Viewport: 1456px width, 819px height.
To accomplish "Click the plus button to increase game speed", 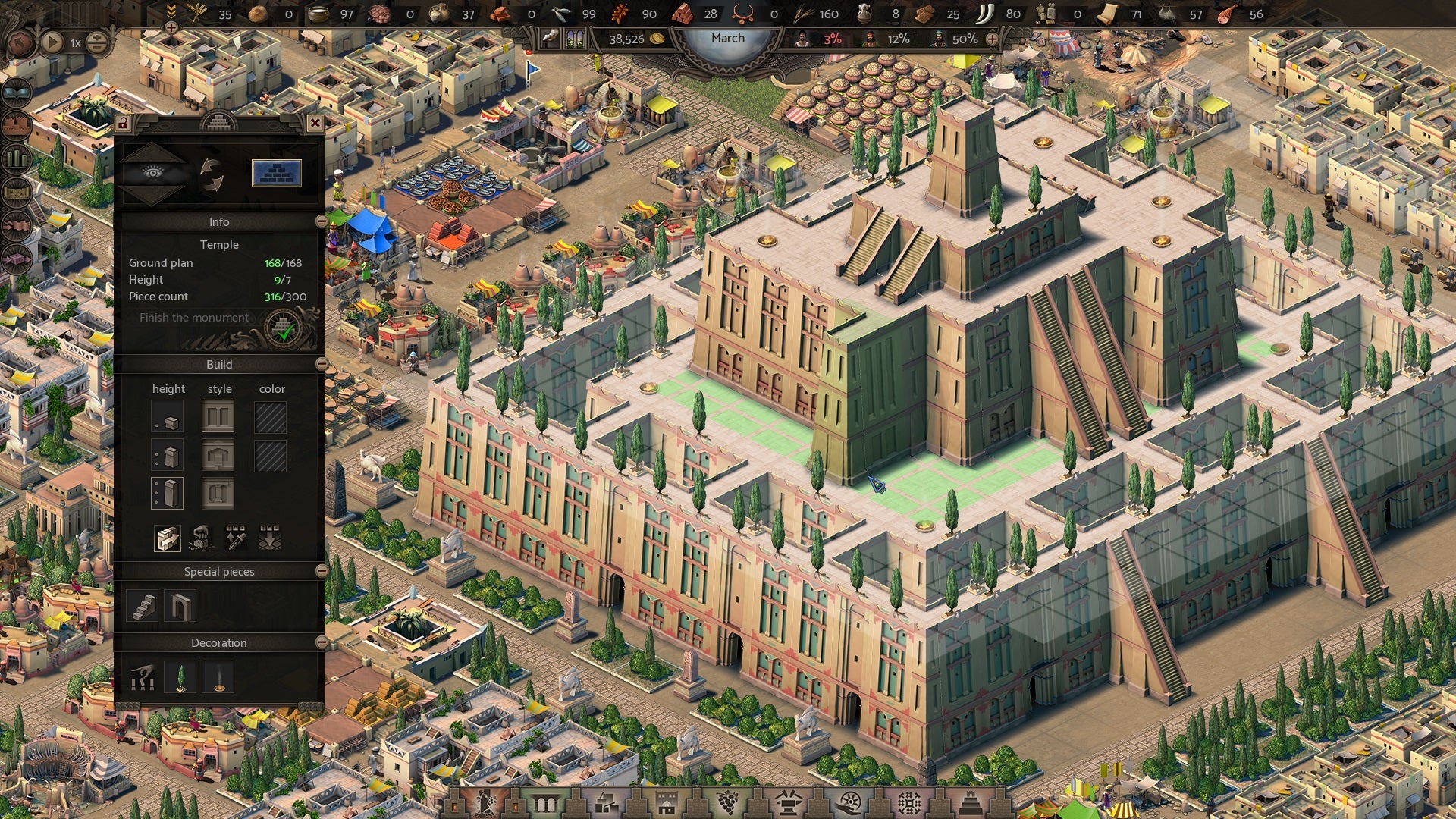I will pyautogui.click(x=96, y=37).
